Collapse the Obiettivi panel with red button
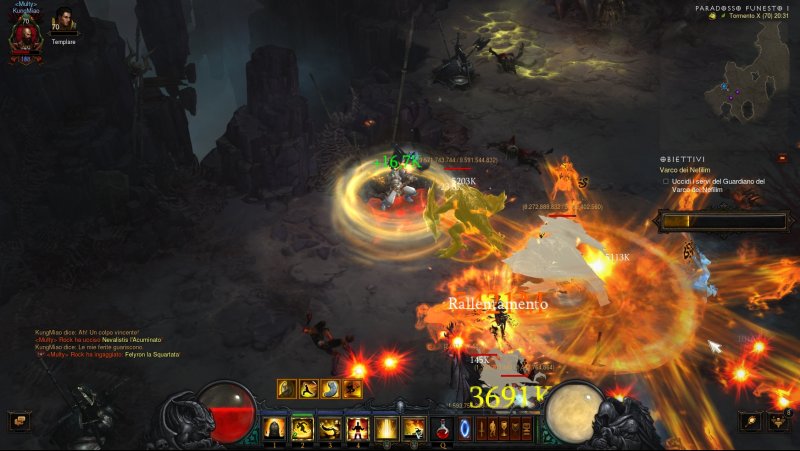Viewport: 800px width, 451px height. (x=784, y=158)
